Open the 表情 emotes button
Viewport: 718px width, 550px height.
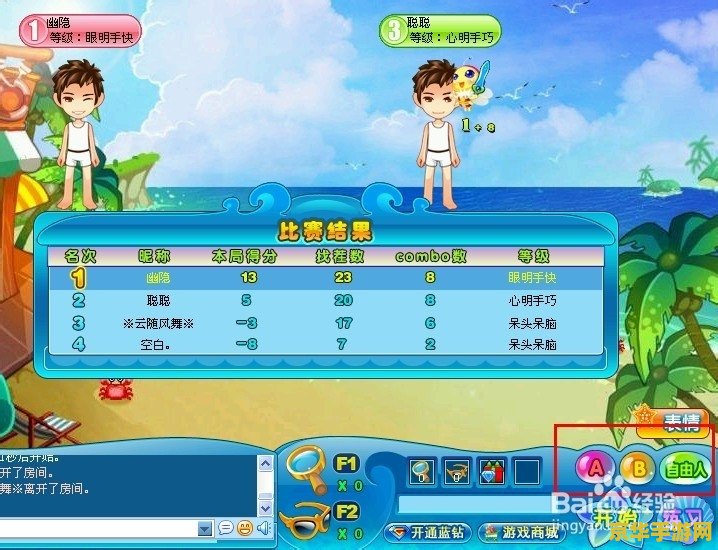681,422
